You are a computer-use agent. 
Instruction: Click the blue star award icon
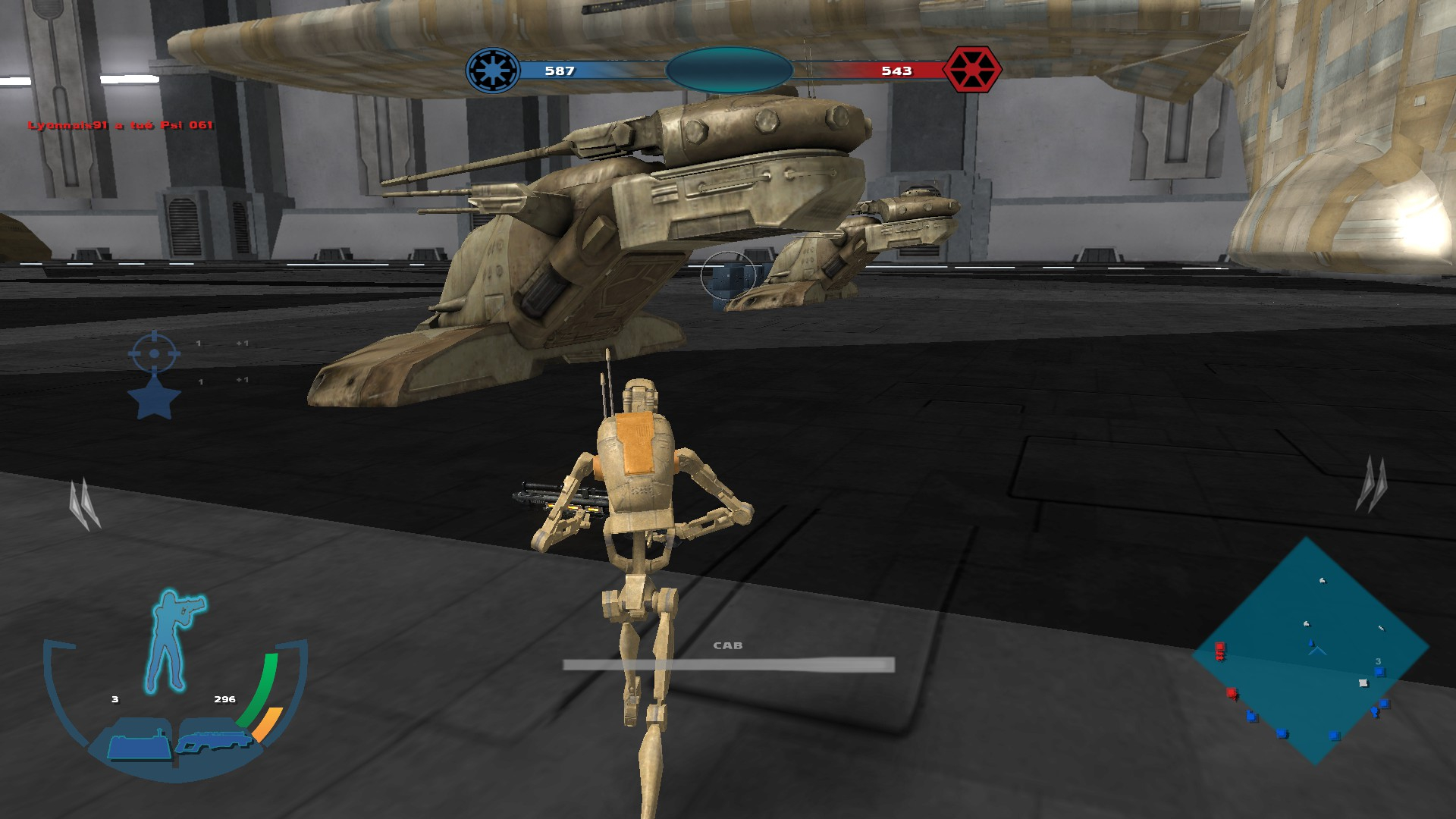coord(154,400)
